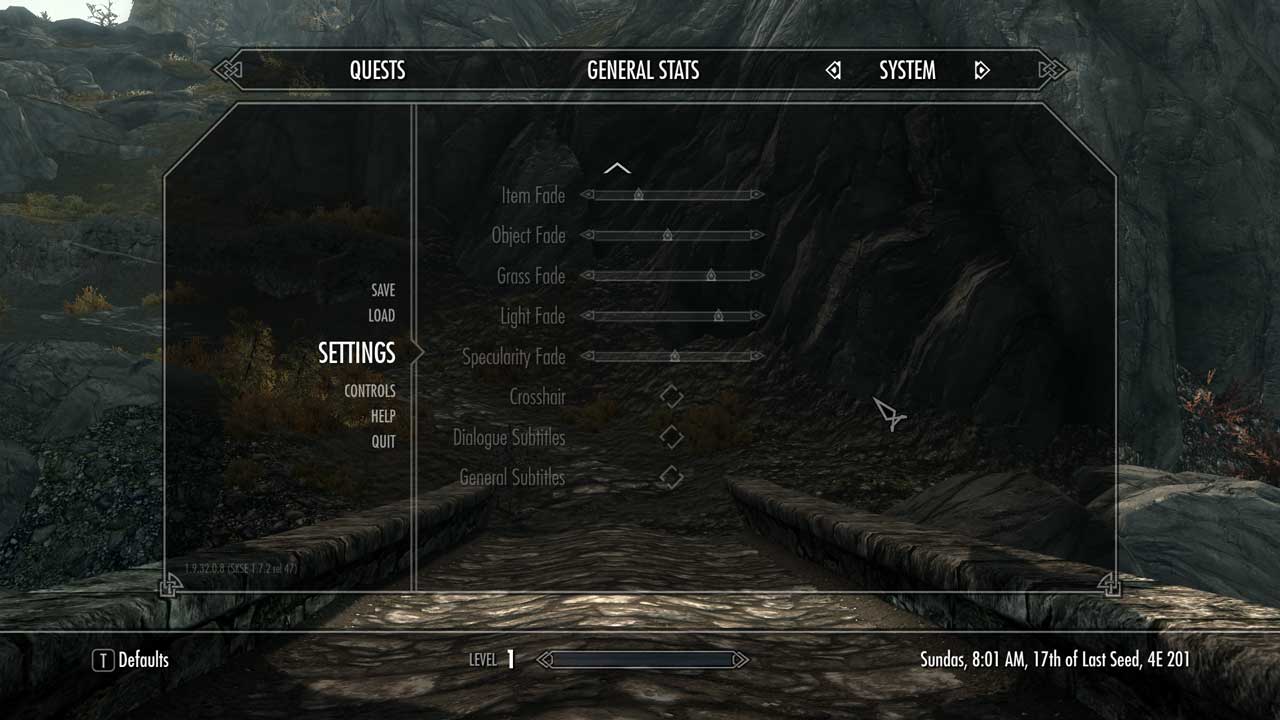Open the General Stats tab

(643, 70)
